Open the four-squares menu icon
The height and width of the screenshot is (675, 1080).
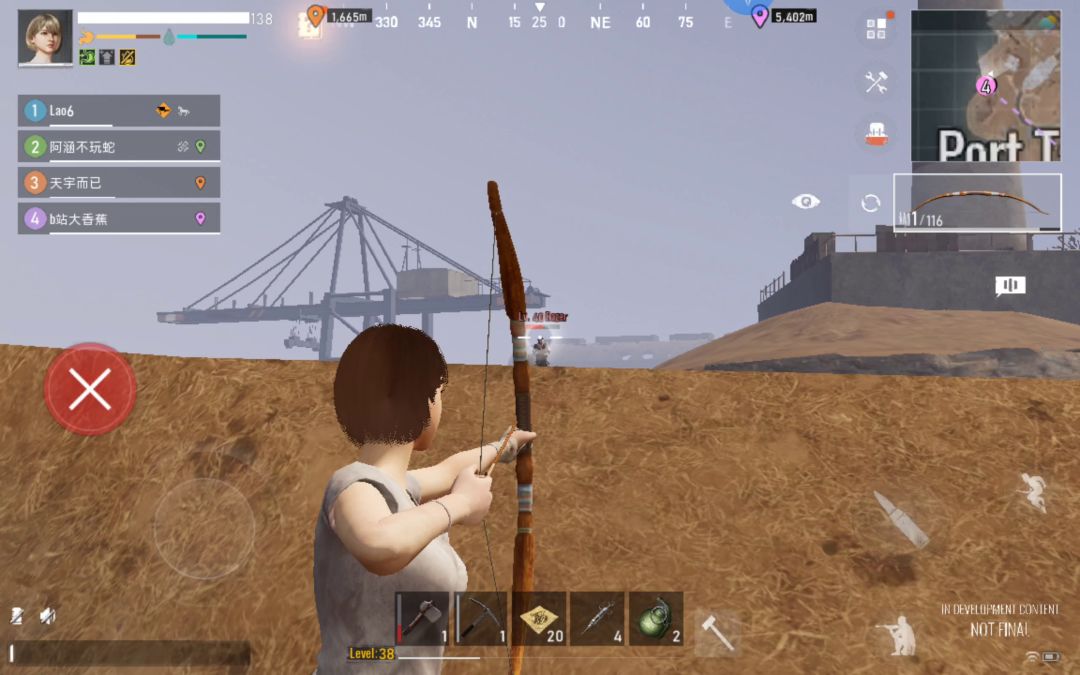coord(876,29)
